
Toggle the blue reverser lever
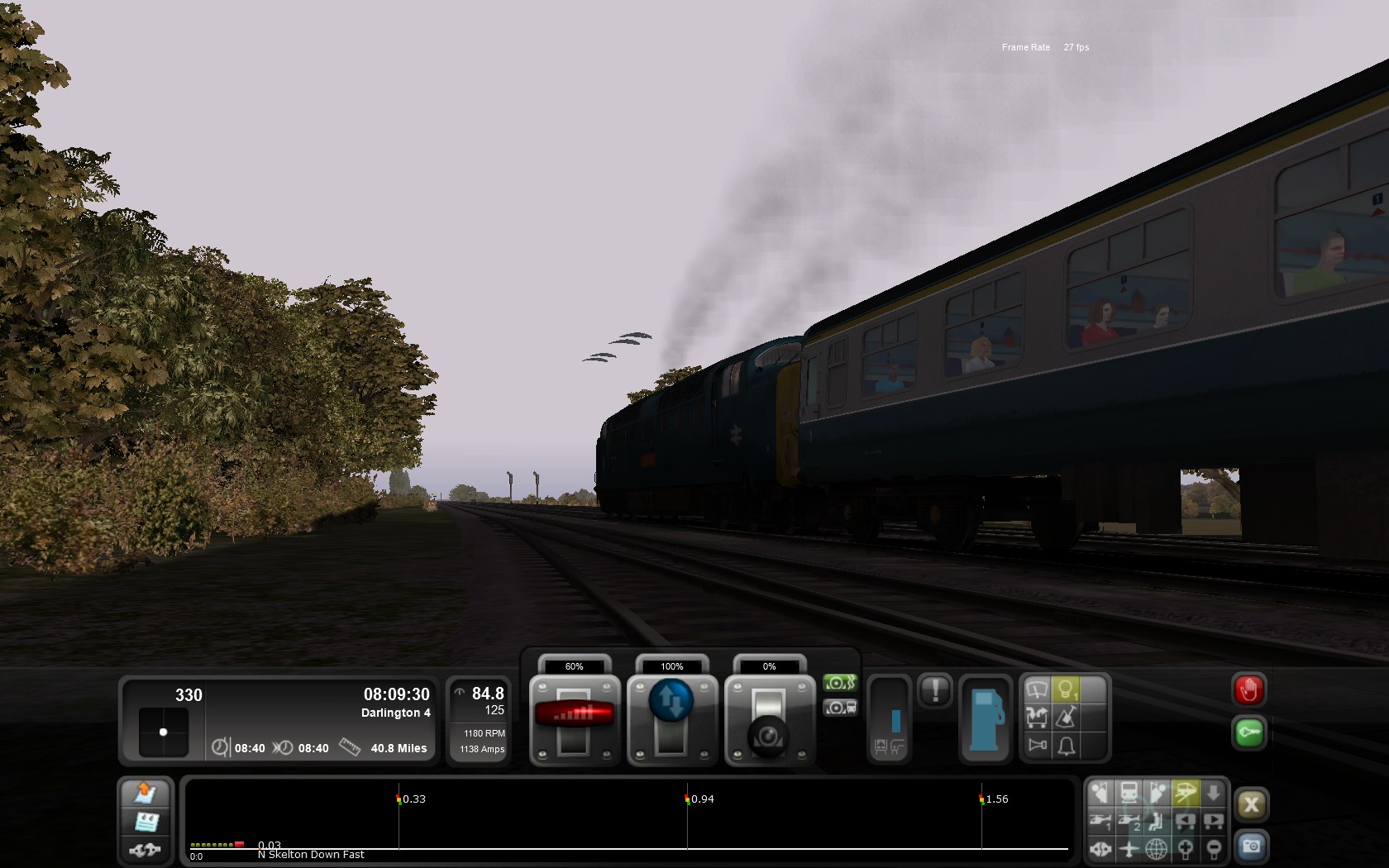pyautogui.click(x=671, y=701)
